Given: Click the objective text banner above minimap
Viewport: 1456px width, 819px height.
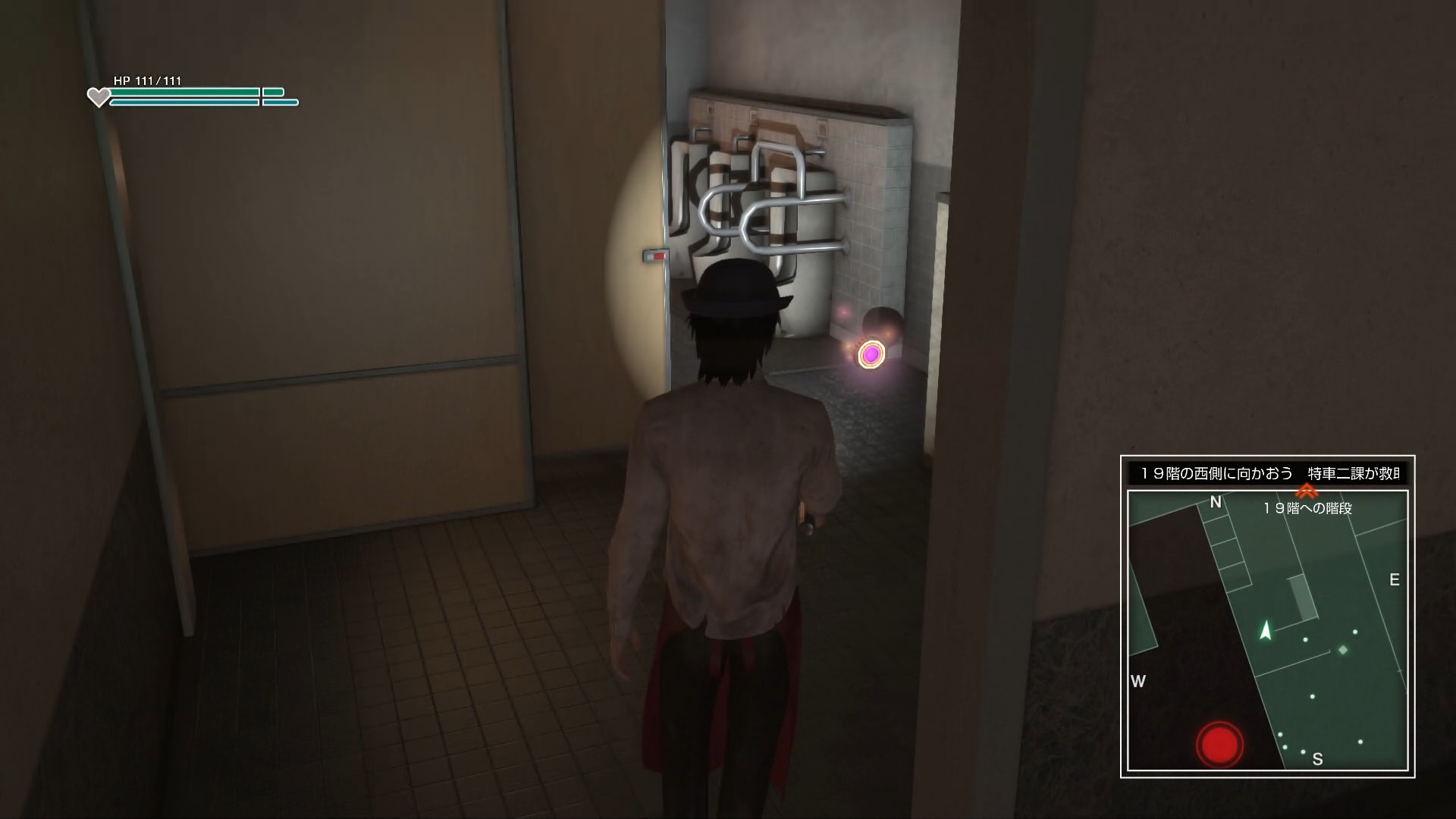Looking at the screenshot, I should pyautogui.click(x=1267, y=473).
